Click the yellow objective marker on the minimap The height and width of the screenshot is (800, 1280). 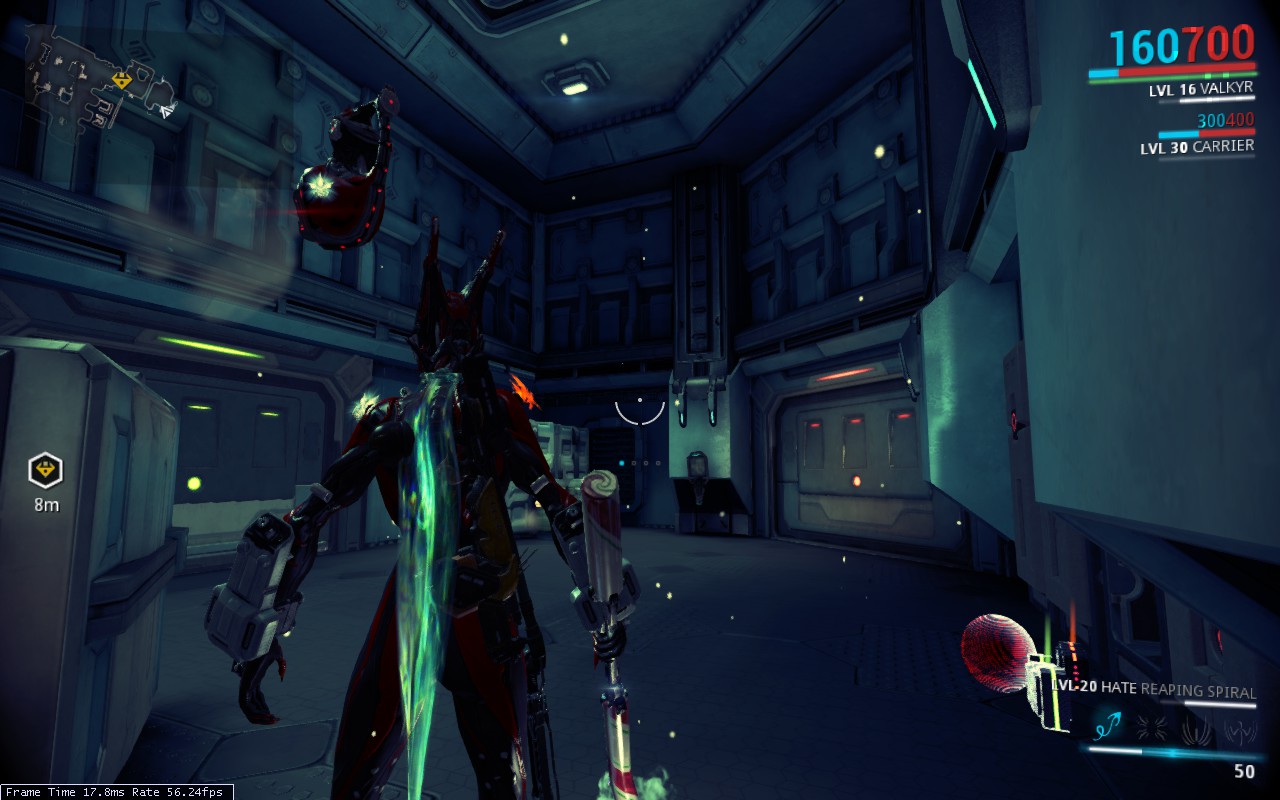click(x=122, y=80)
